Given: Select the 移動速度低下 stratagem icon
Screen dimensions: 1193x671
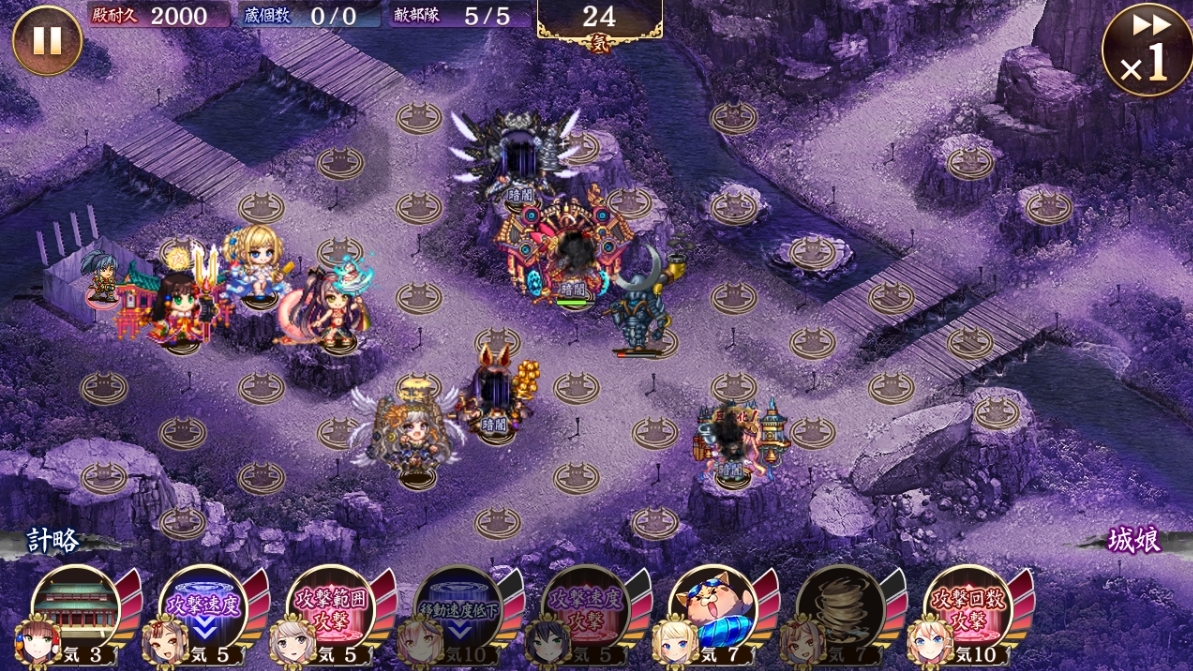Looking at the screenshot, I should pos(458,608).
